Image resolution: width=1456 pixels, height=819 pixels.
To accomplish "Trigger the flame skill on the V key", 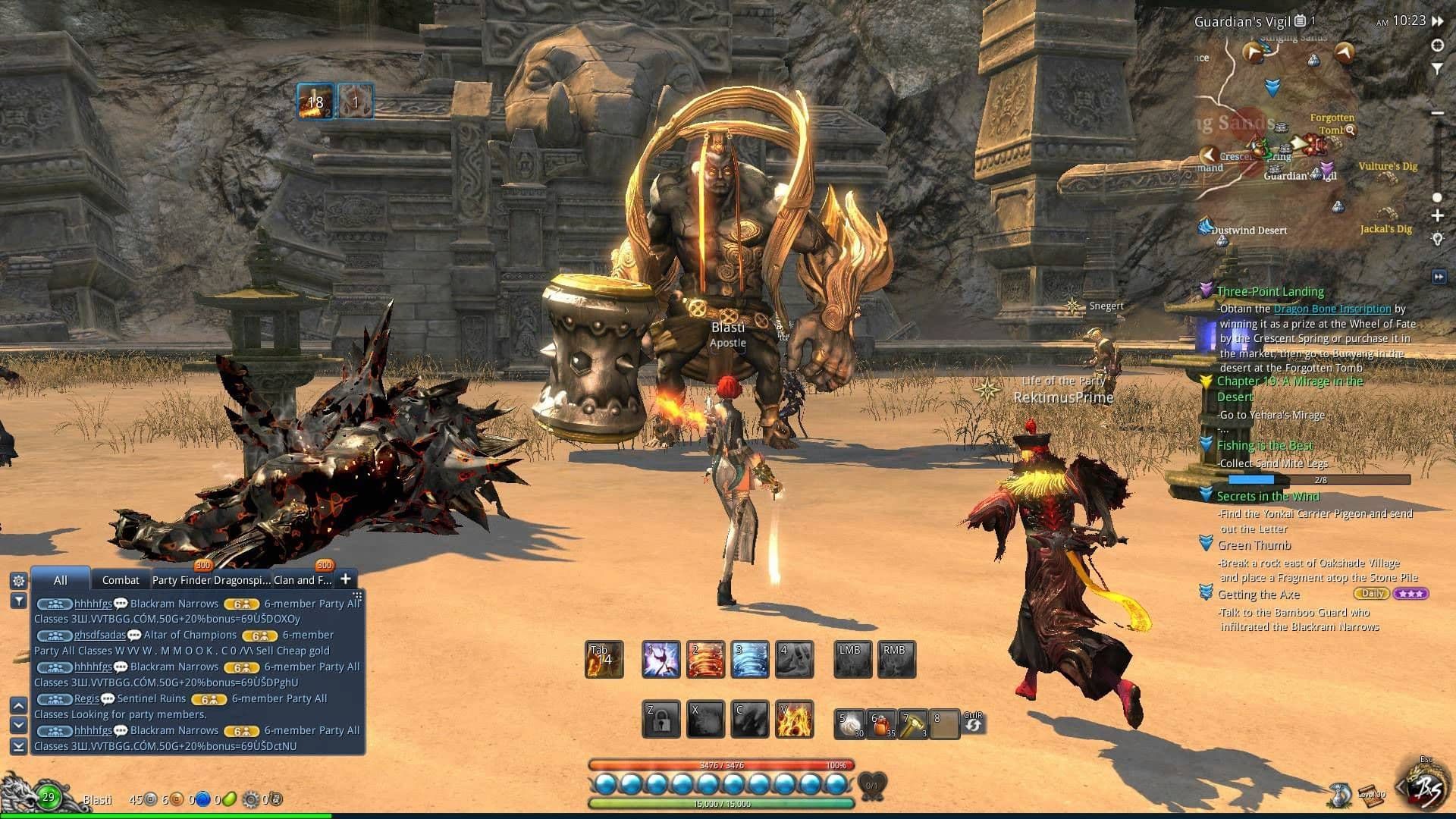I will tap(793, 717).
